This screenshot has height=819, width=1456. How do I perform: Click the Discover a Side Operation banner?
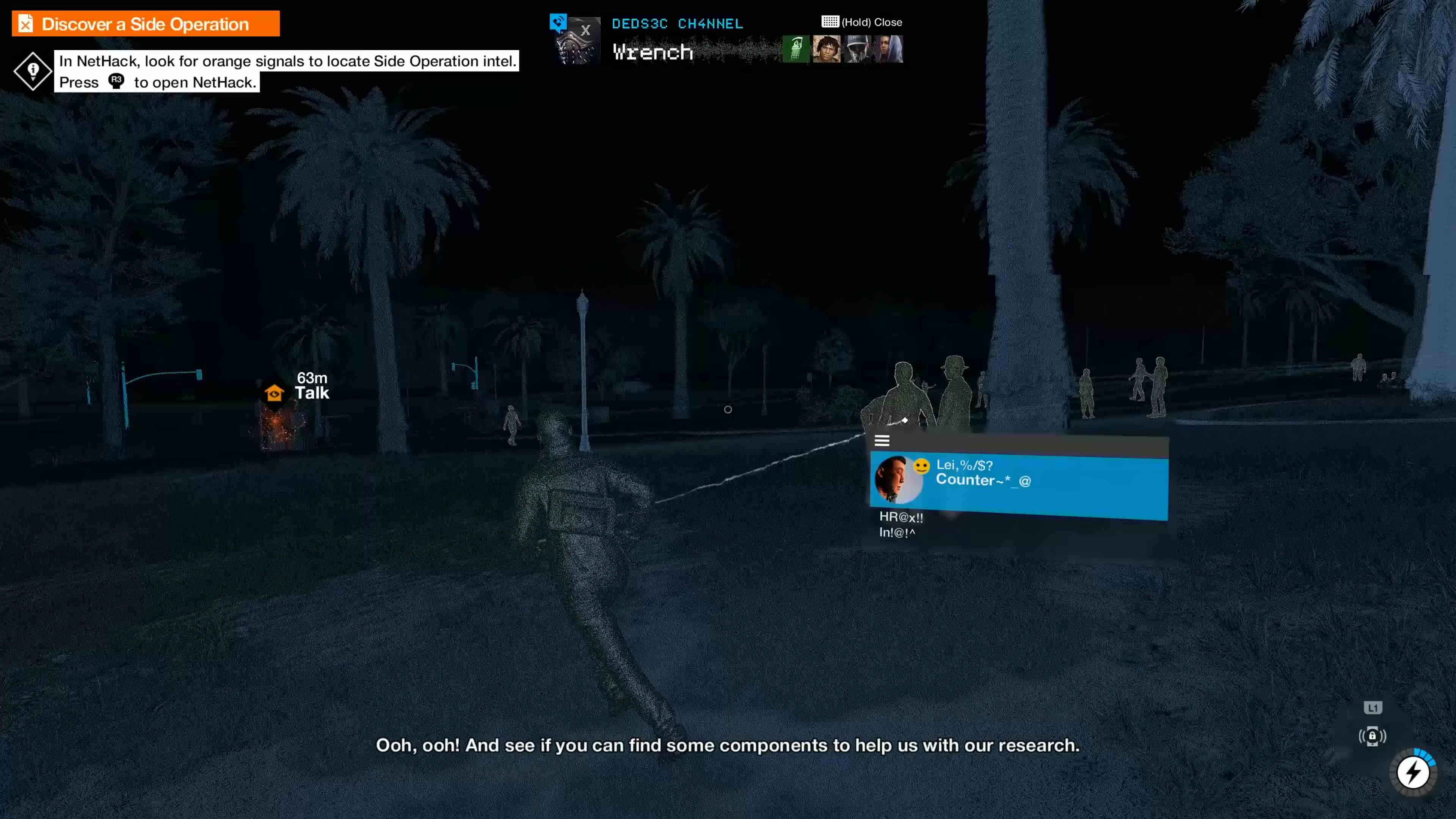click(145, 23)
